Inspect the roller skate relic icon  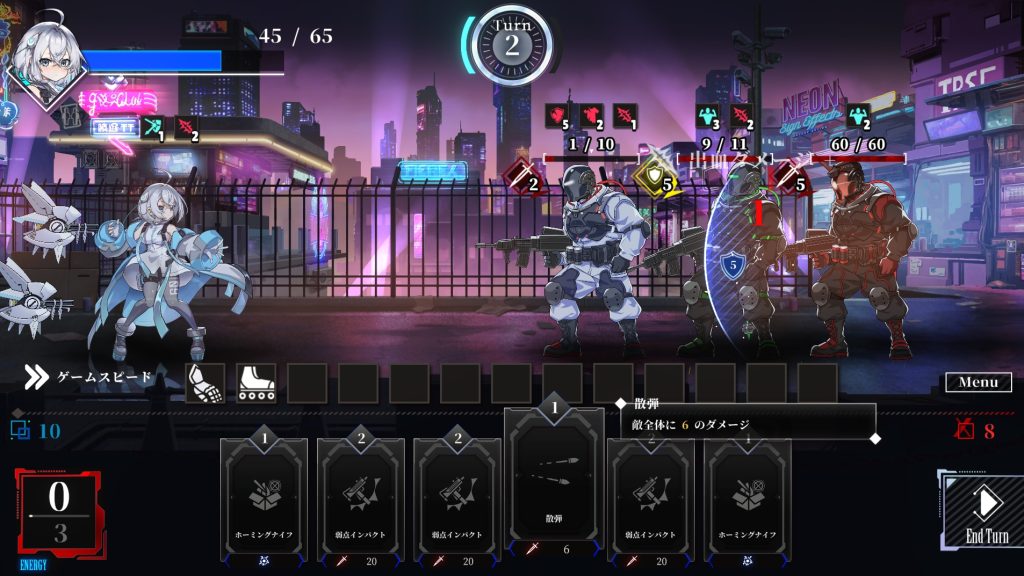256,383
